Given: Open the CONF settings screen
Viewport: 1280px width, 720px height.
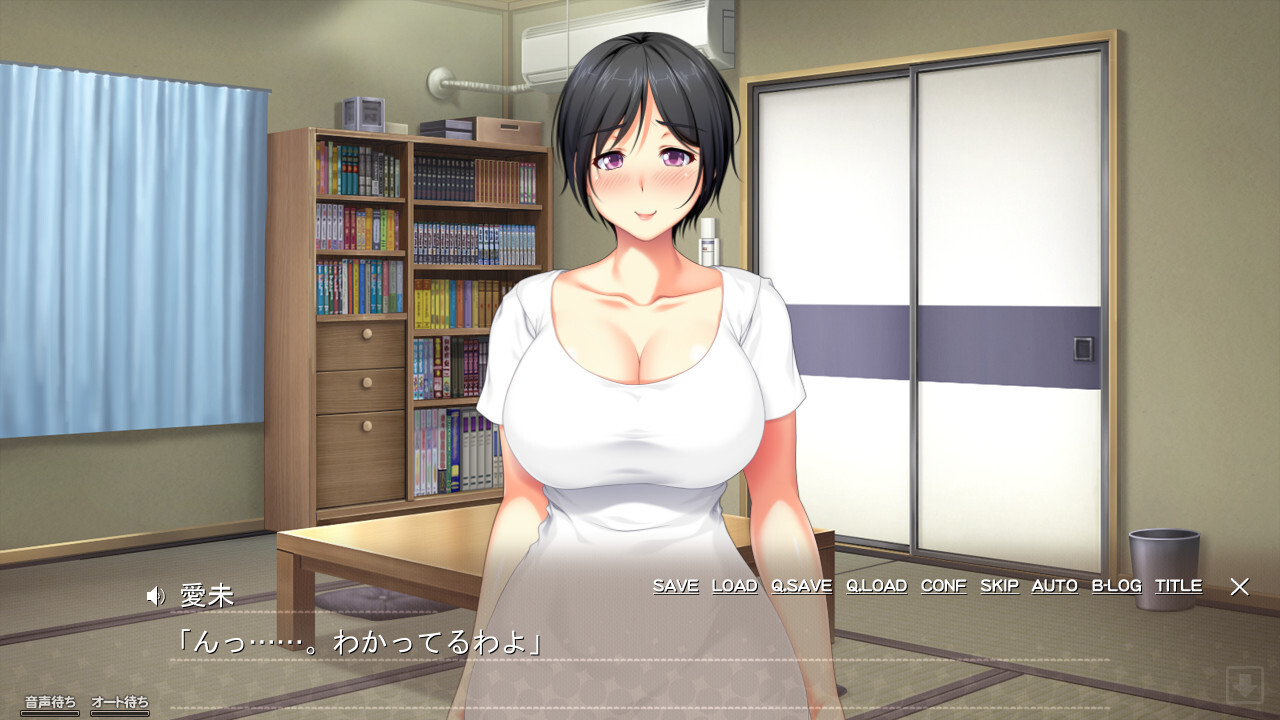Looking at the screenshot, I should pos(943,586).
